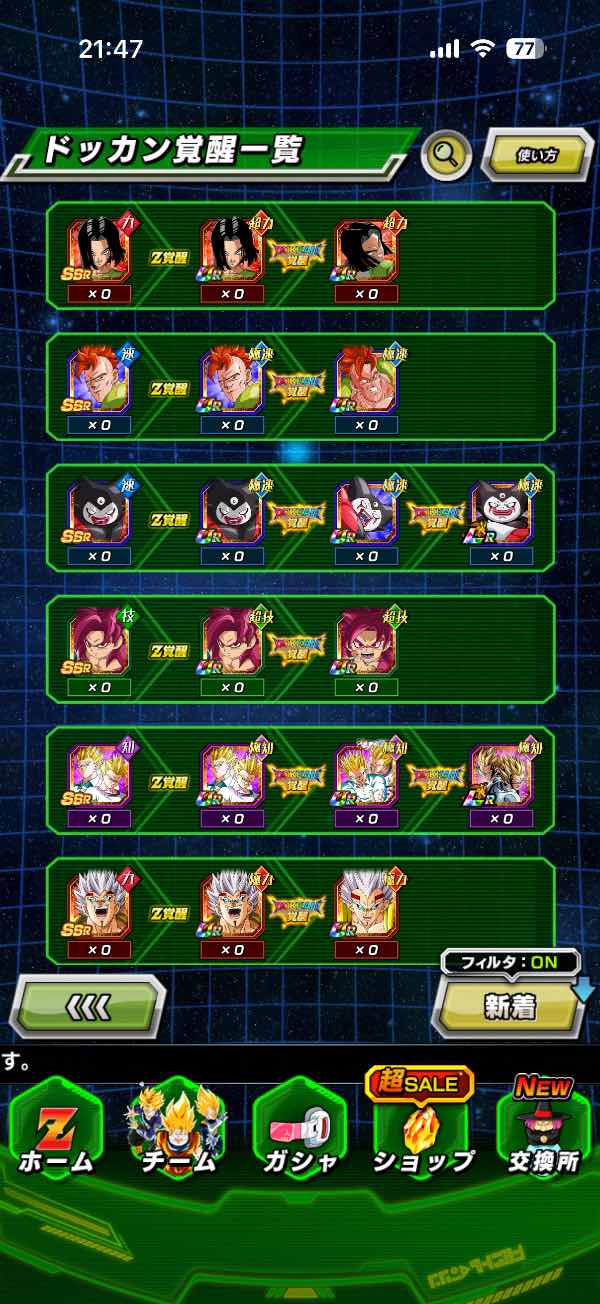Go back with the green arrow button
The image size is (600, 1304).
point(86,1006)
